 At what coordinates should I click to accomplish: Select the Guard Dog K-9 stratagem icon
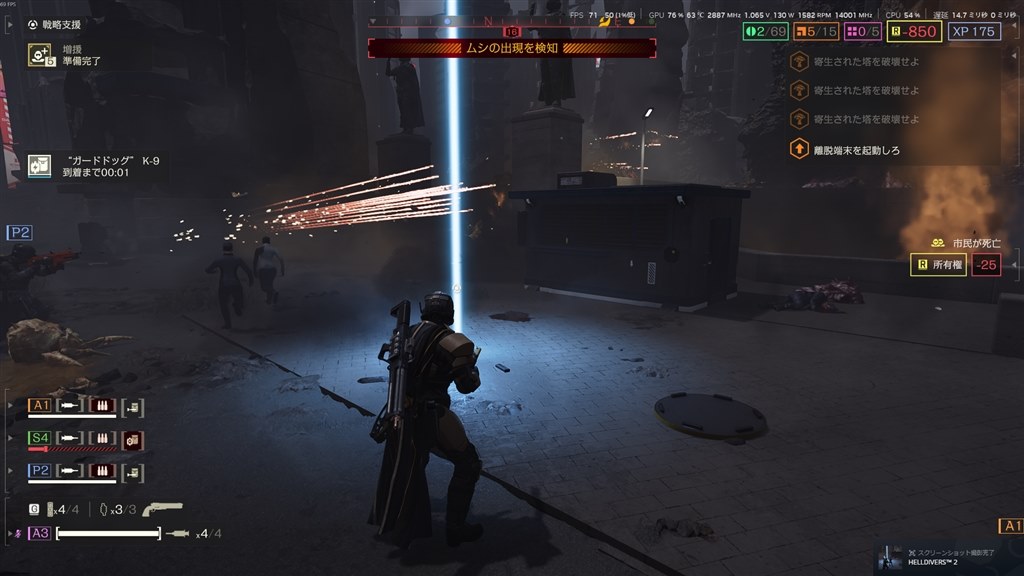[40, 165]
